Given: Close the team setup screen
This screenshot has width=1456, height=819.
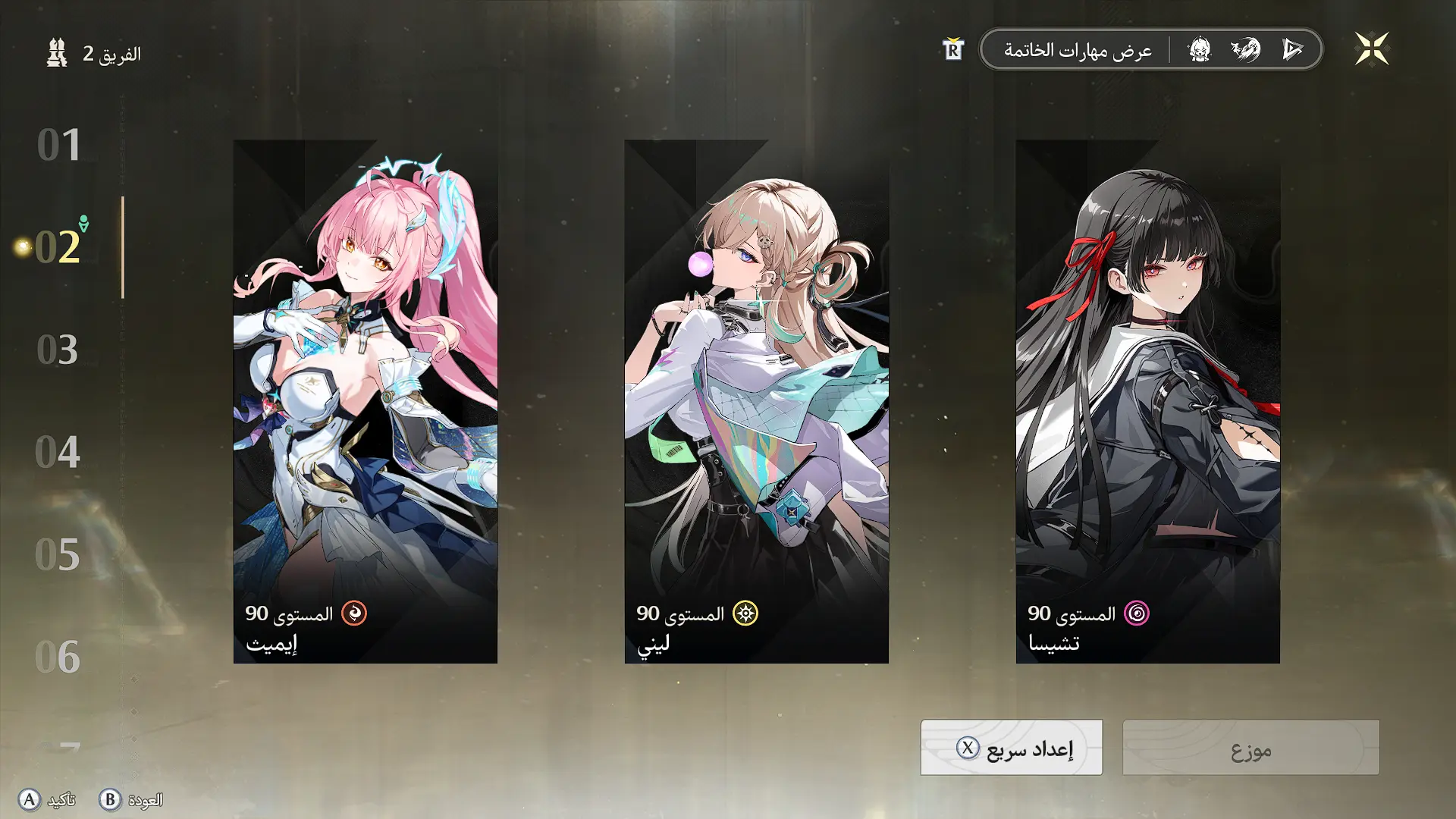Looking at the screenshot, I should tap(1371, 49).
